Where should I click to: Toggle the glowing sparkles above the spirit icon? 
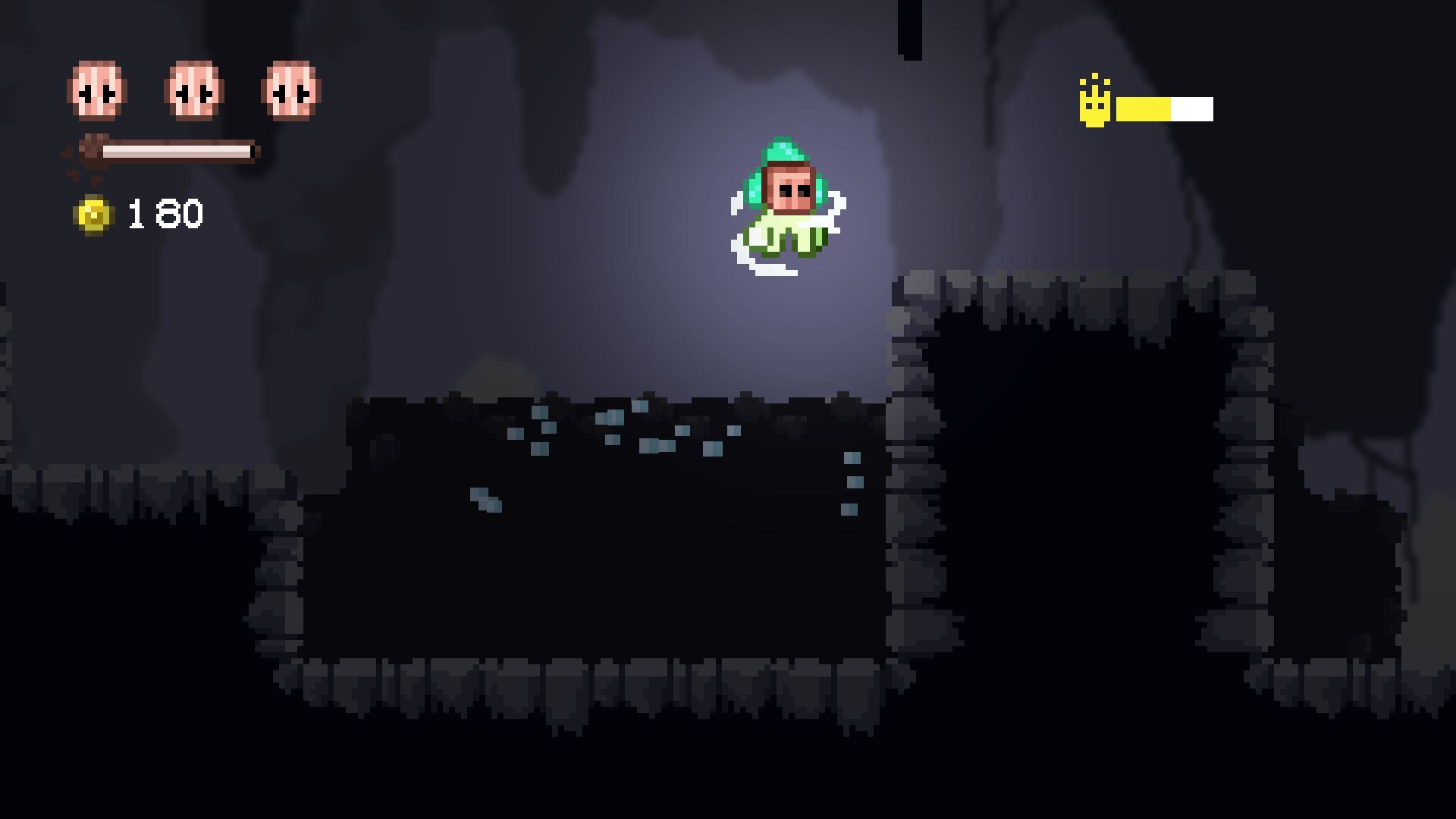pyautogui.click(x=1094, y=80)
